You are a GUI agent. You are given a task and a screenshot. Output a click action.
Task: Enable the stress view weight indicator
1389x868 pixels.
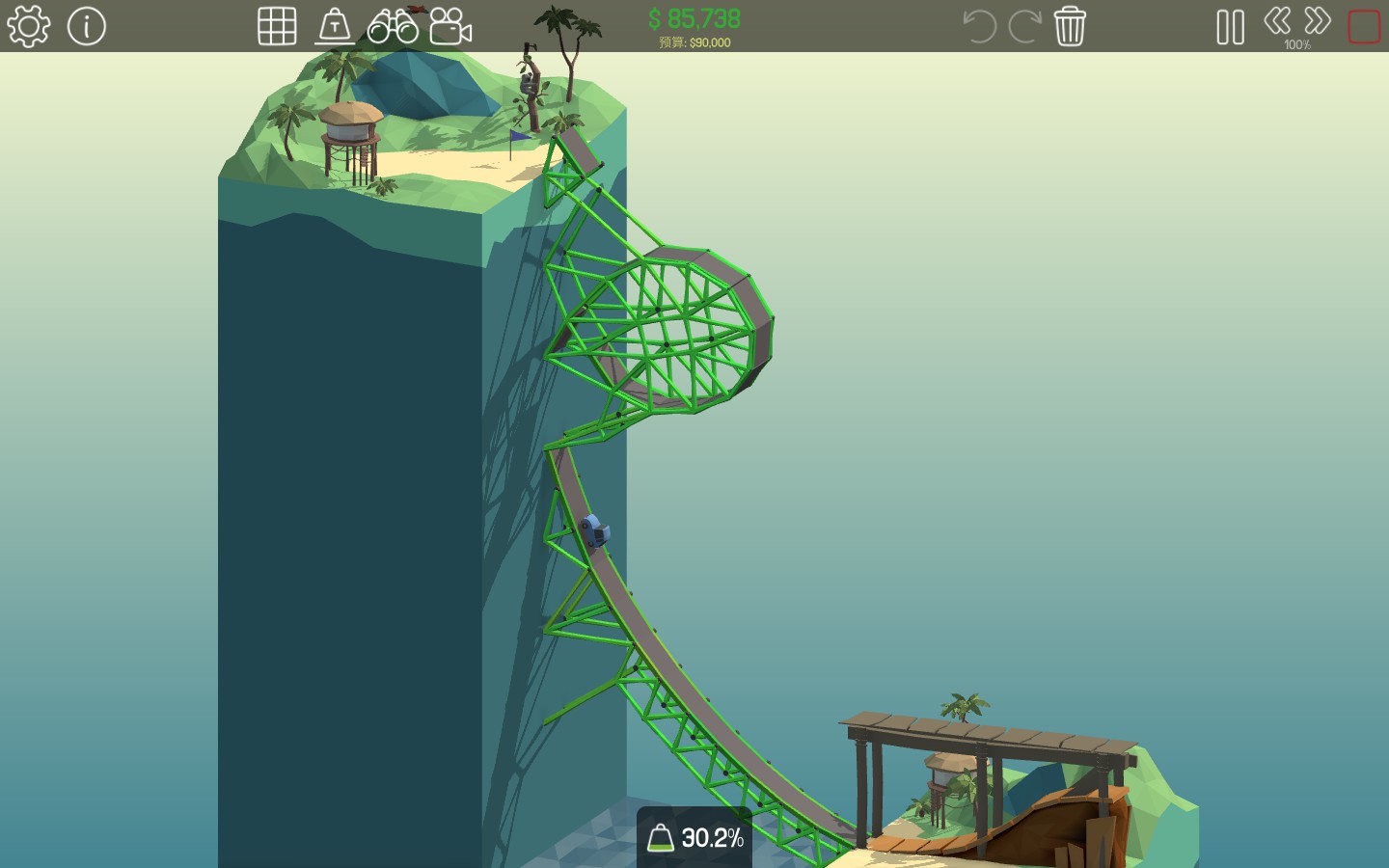tap(336, 26)
